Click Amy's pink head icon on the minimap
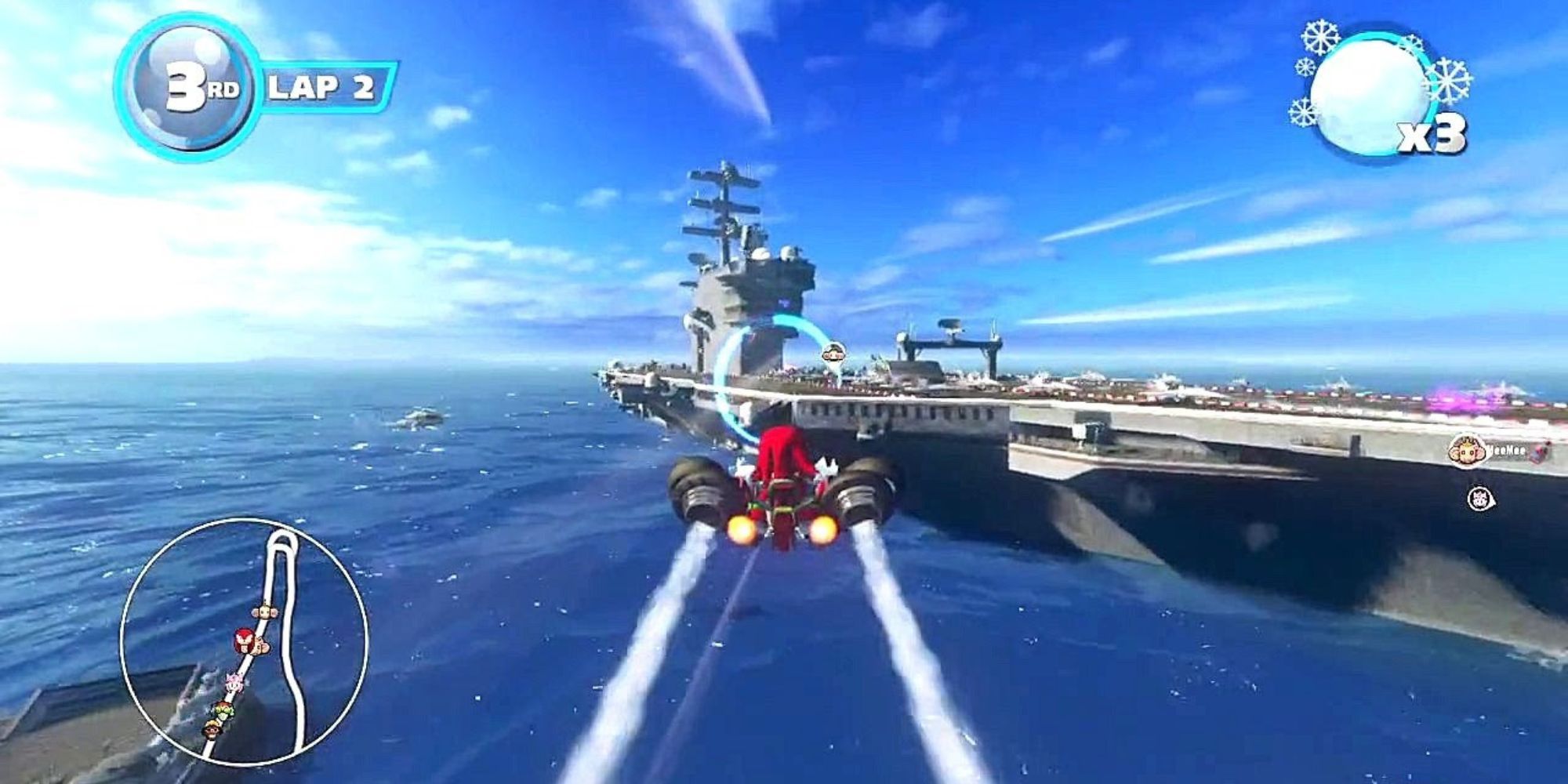The image size is (1568, 784). [x=234, y=681]
